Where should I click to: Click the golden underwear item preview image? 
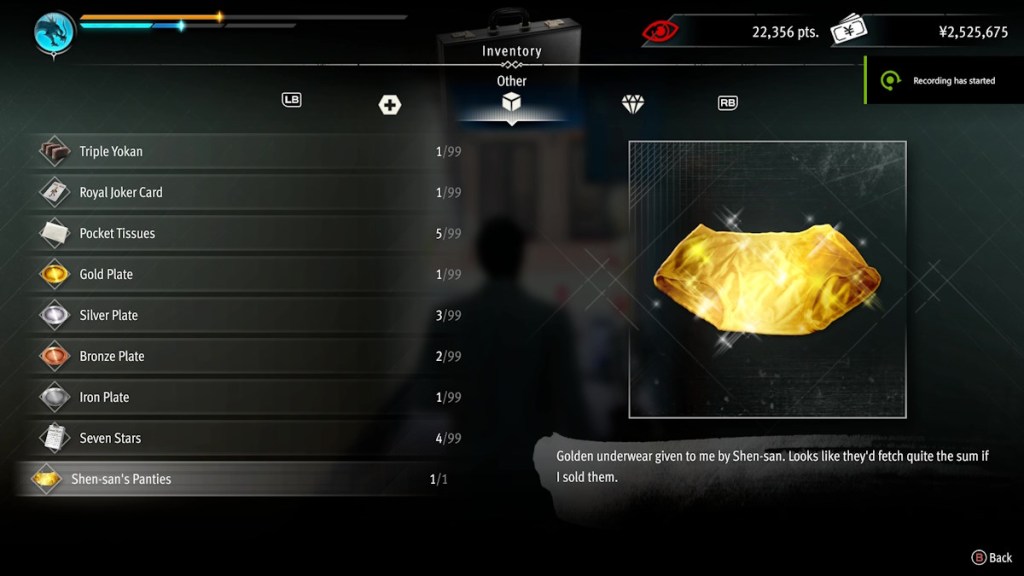[767, 279]
